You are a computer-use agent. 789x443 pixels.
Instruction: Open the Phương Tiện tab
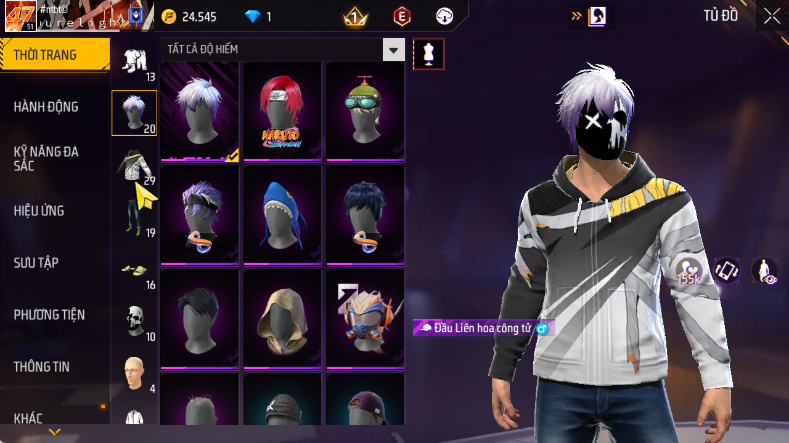(49, 314)
